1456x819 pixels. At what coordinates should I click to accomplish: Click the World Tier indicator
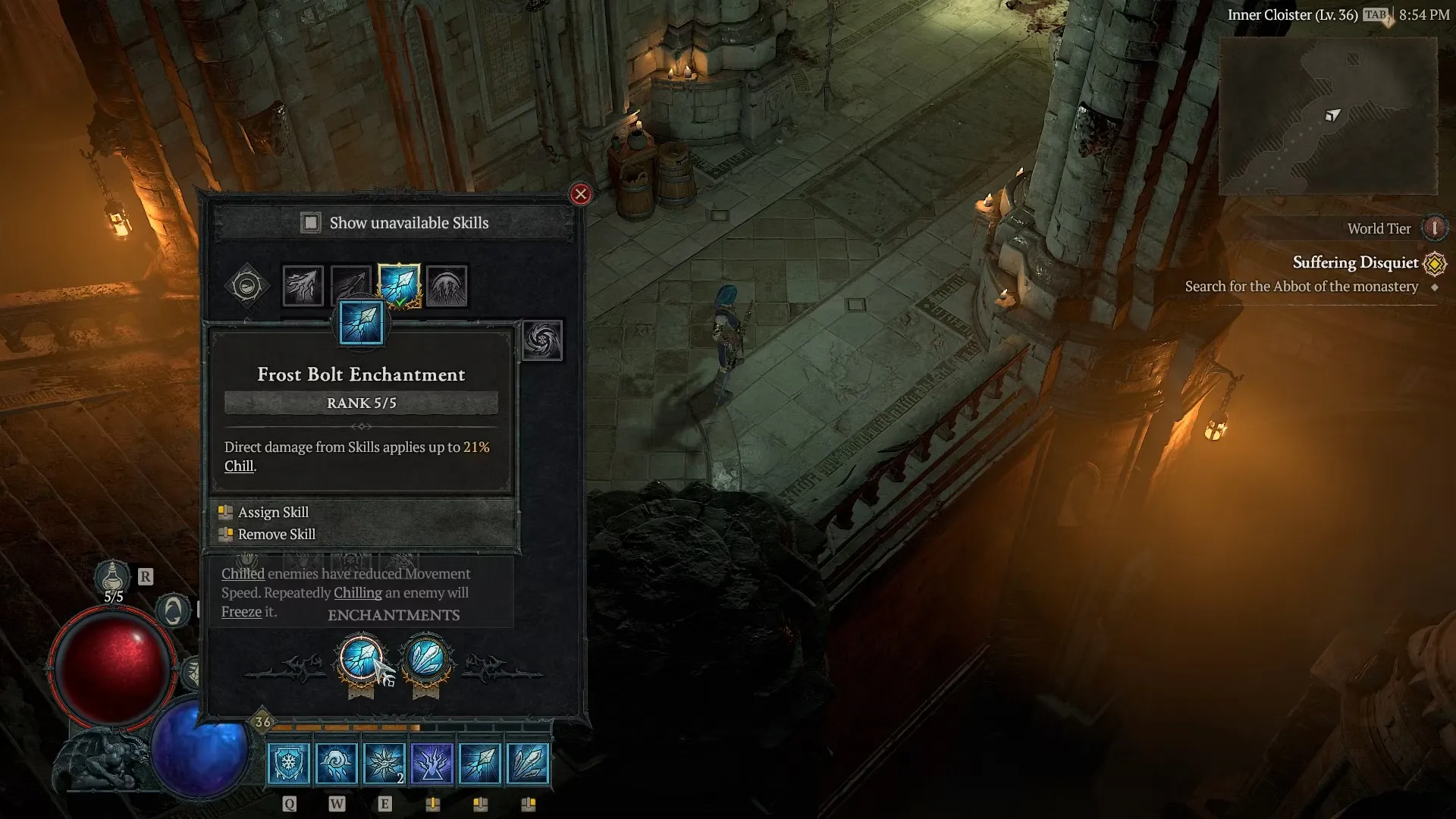click(x=1433, y=228)
